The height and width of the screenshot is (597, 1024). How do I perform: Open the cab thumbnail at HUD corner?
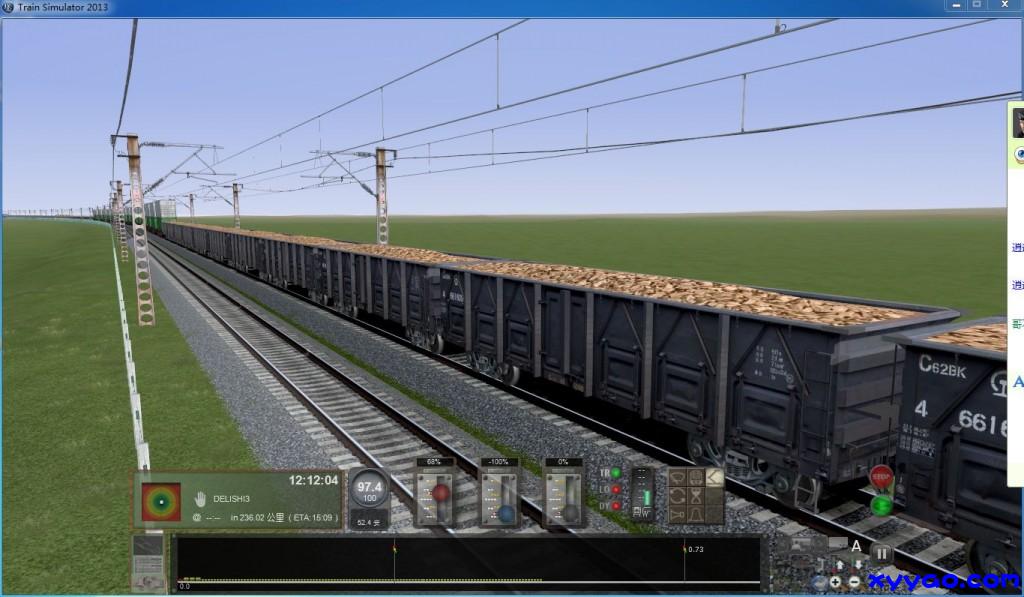click(x=148, y=562)
